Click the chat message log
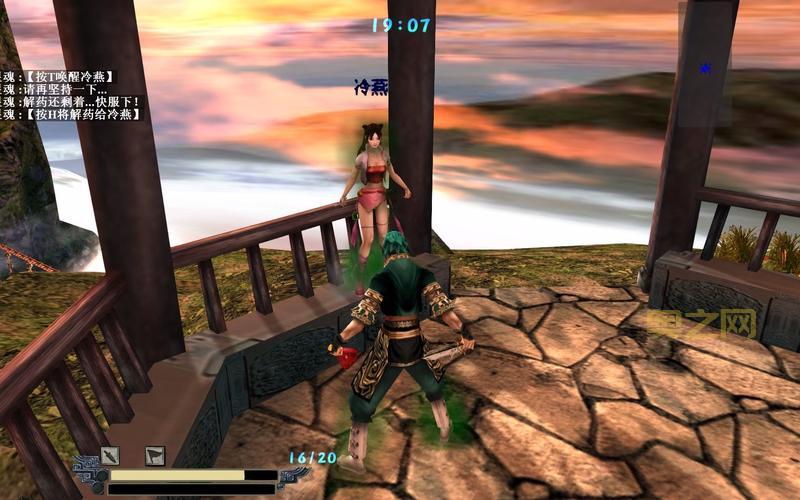 tap(72, 96)
